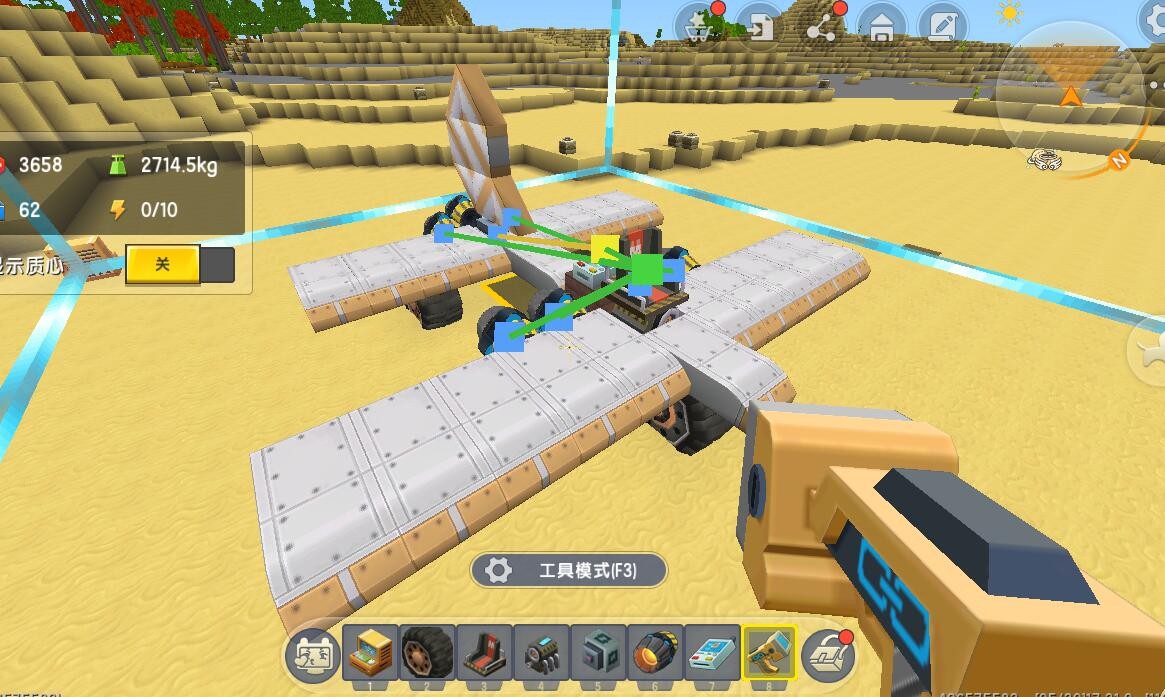Open the 工具模式 tool mode settings
Screen dimensions: 1165x697
pyautogui.click(x=569, y=570)
